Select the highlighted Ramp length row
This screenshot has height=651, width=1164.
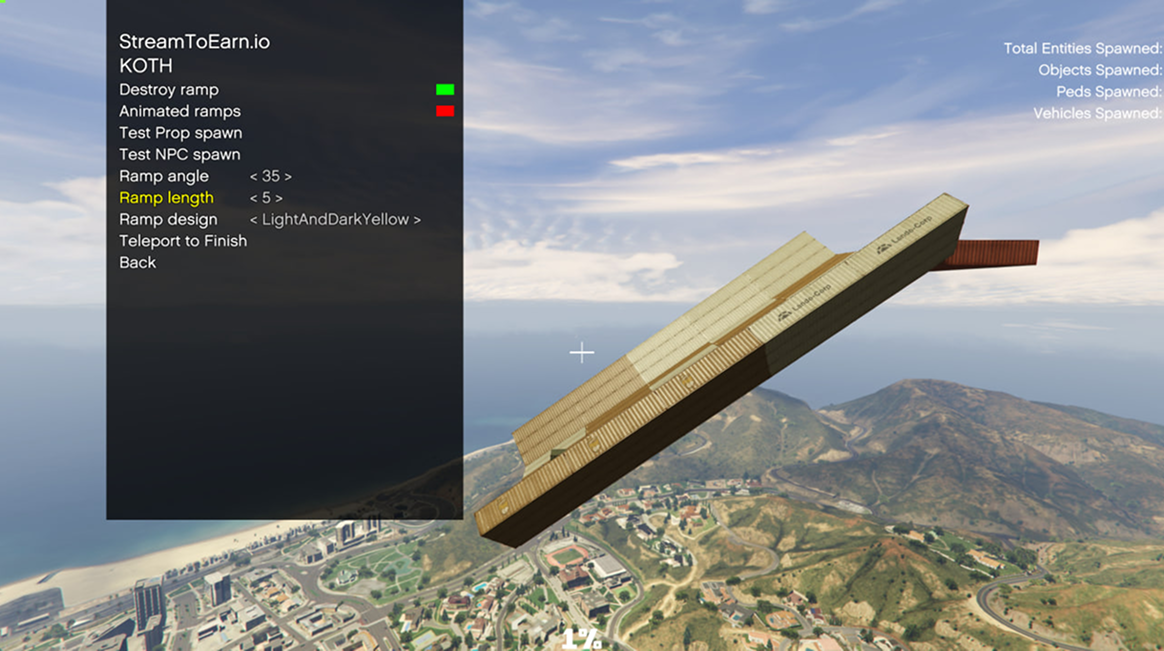pos(166,198)
